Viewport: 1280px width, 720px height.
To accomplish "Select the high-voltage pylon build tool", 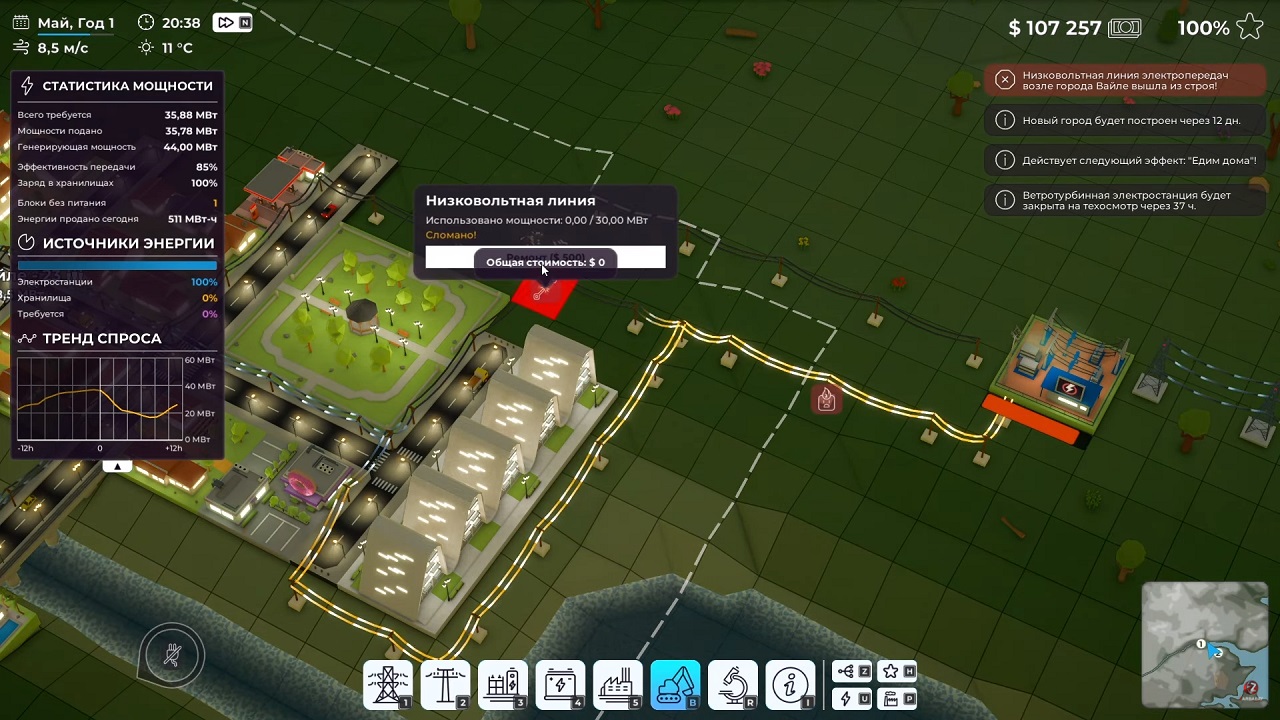I will (x=387, y=685).
